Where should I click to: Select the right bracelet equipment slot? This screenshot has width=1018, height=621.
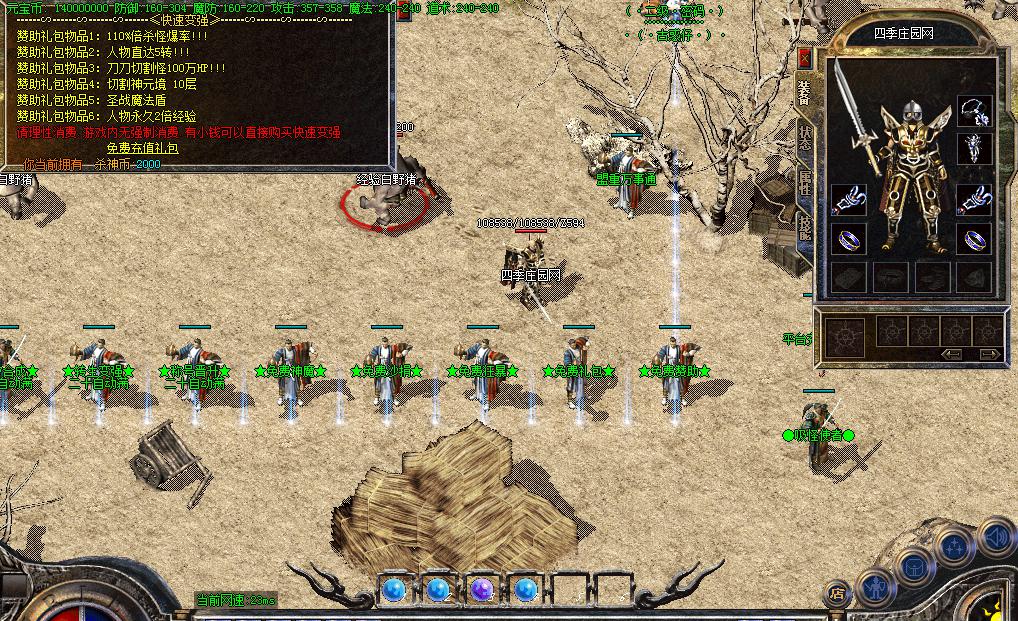click(x=974, y=200)
